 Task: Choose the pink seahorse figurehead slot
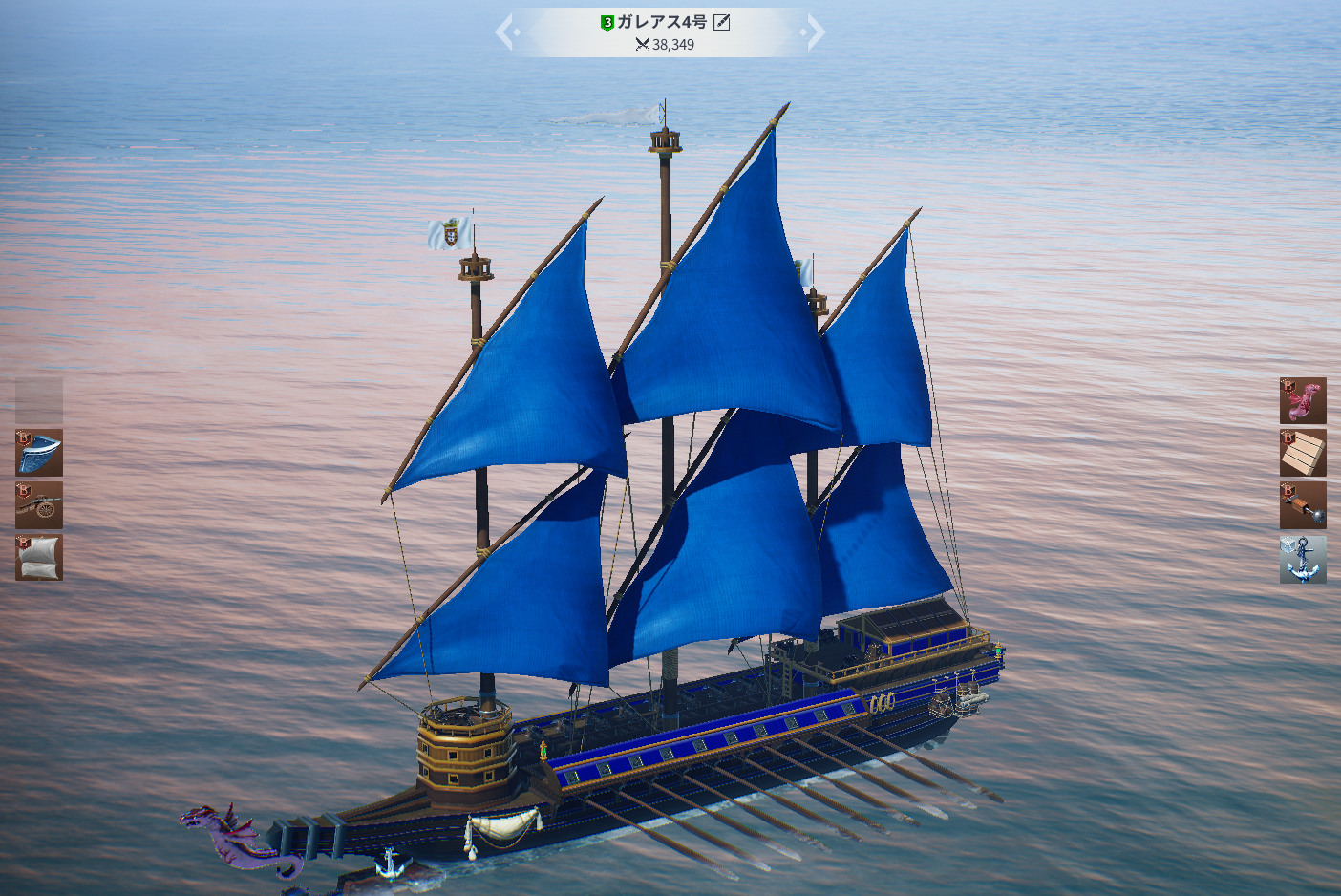[x=1303, y=400]
